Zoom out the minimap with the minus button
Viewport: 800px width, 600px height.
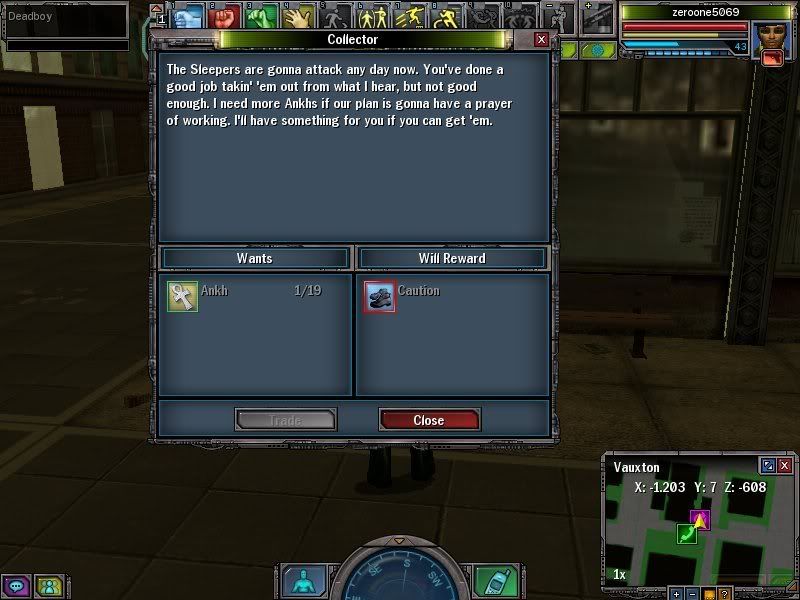tap(692, 593)
